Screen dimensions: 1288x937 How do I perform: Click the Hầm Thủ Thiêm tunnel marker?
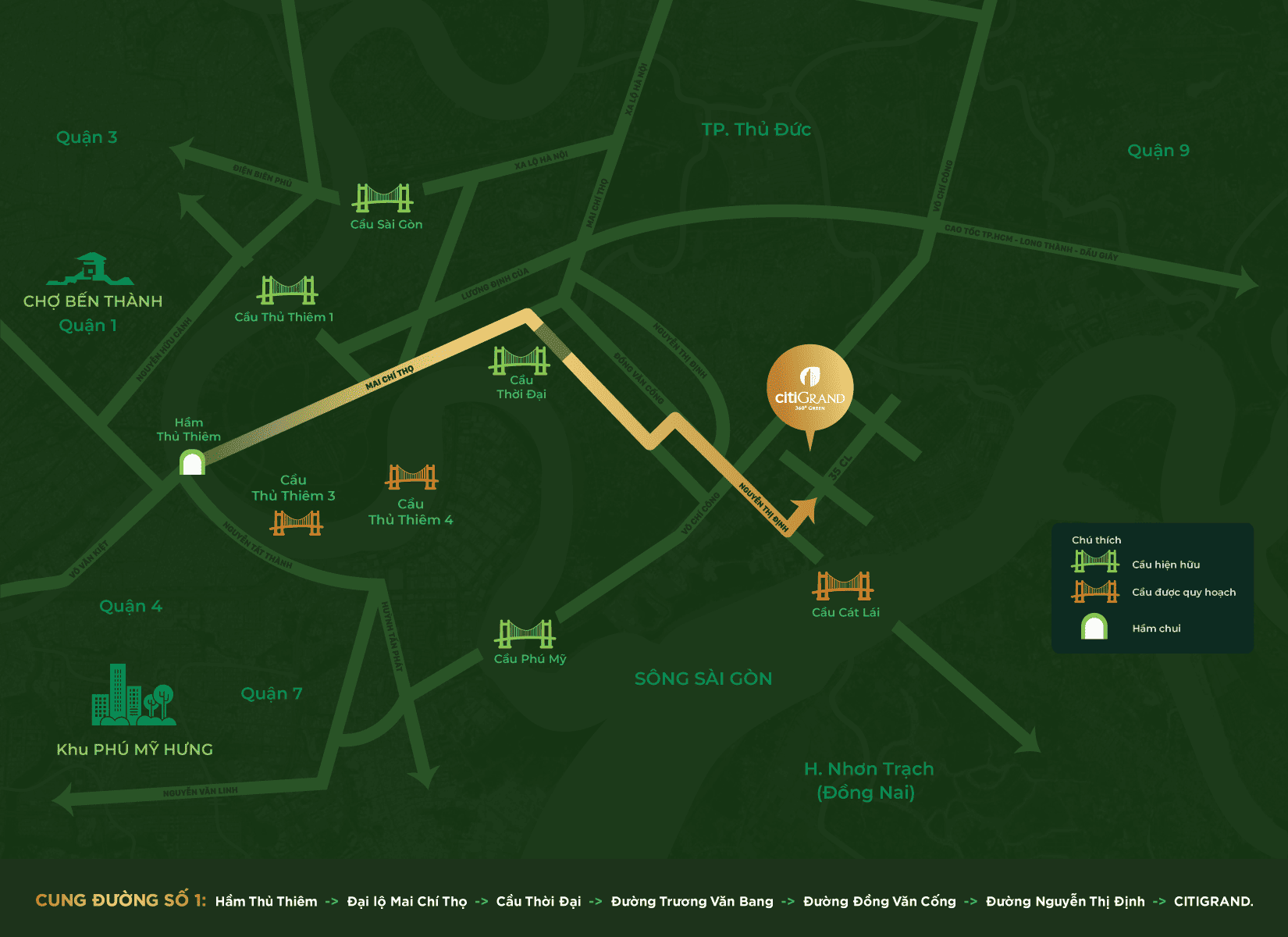point(192,462)
